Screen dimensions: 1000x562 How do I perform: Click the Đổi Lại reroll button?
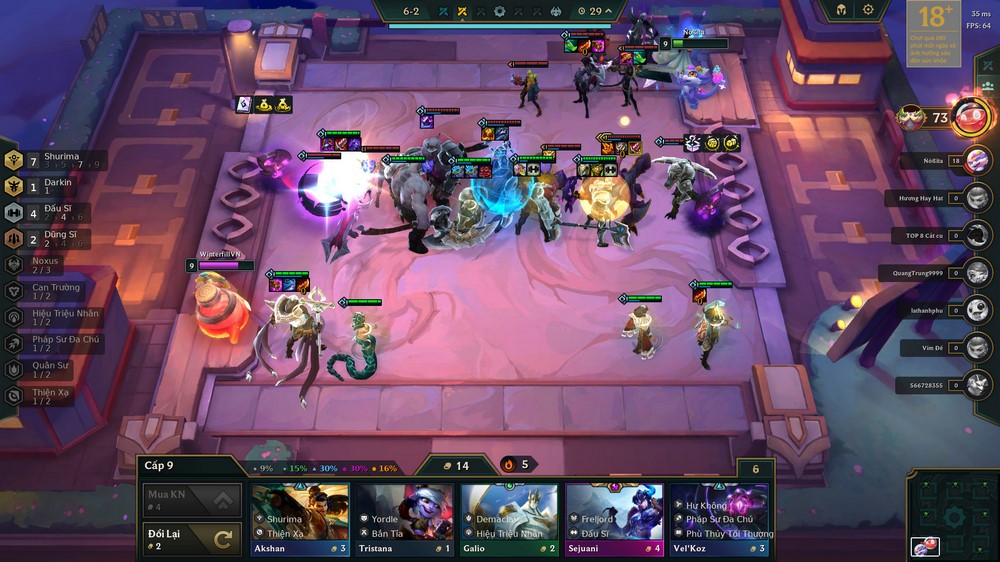pyautogui.click(x=192, y=538)
